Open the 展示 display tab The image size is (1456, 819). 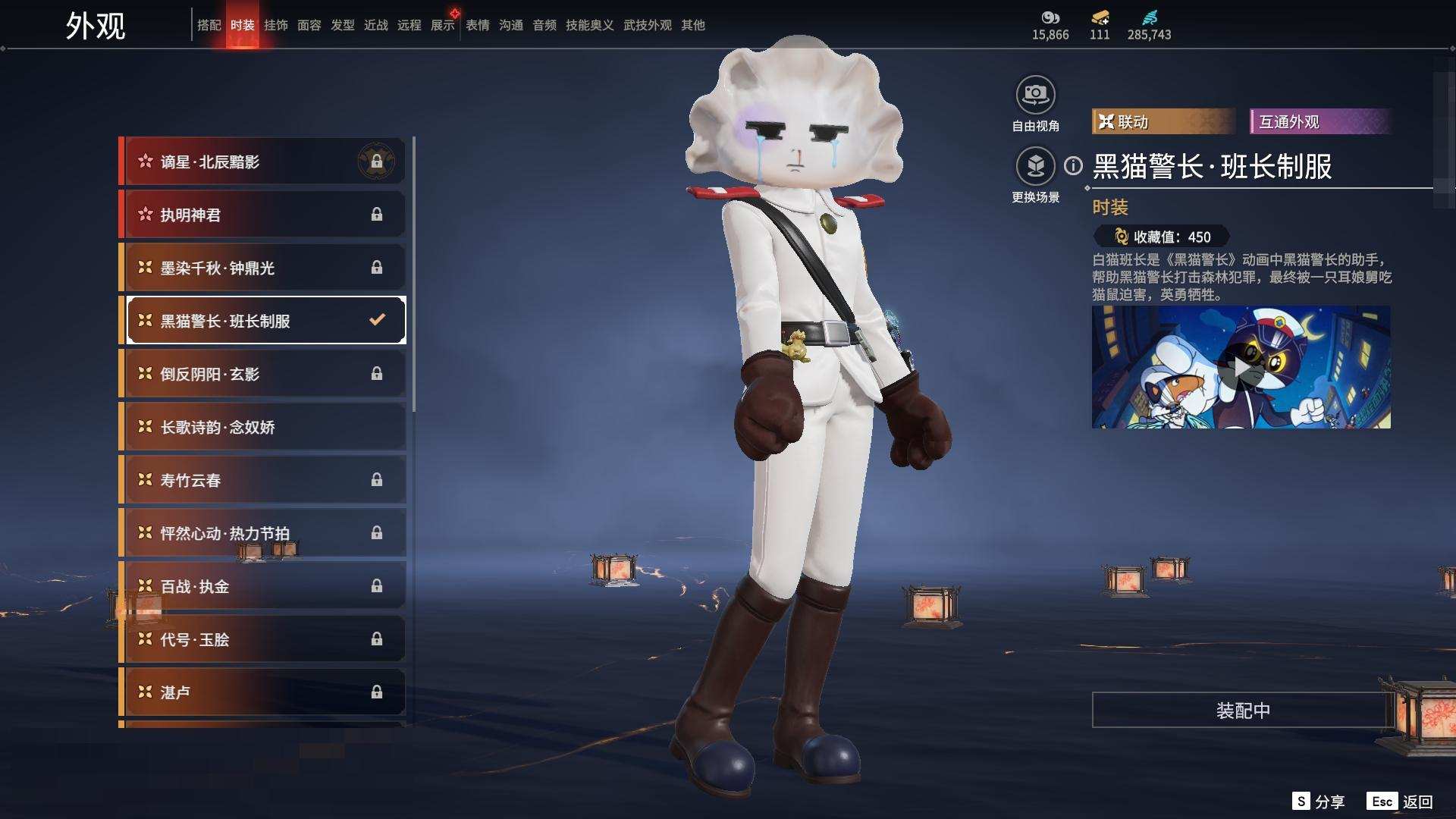(x=442, y=25)
